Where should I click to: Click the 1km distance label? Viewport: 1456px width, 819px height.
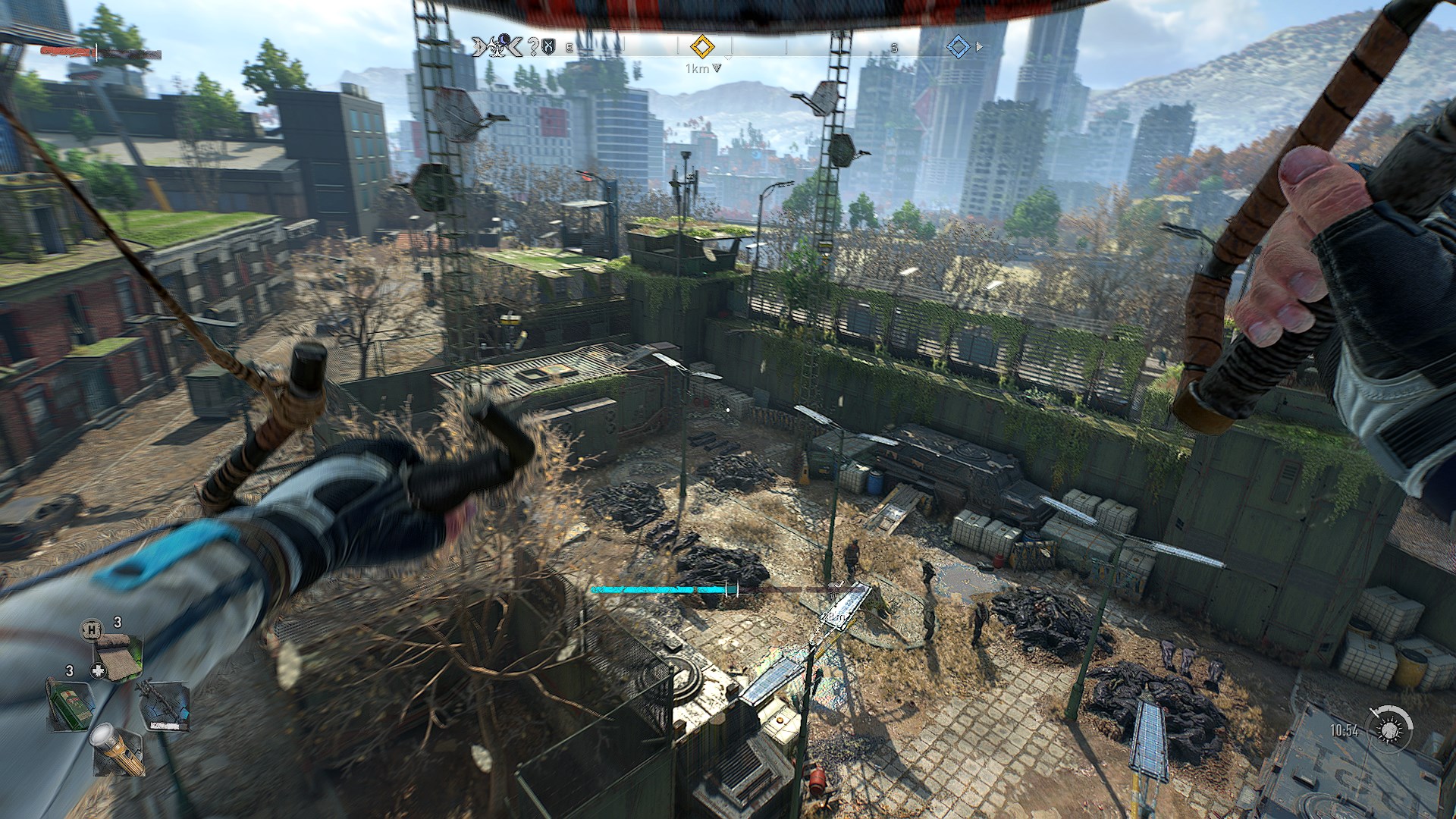click(696, 68)
